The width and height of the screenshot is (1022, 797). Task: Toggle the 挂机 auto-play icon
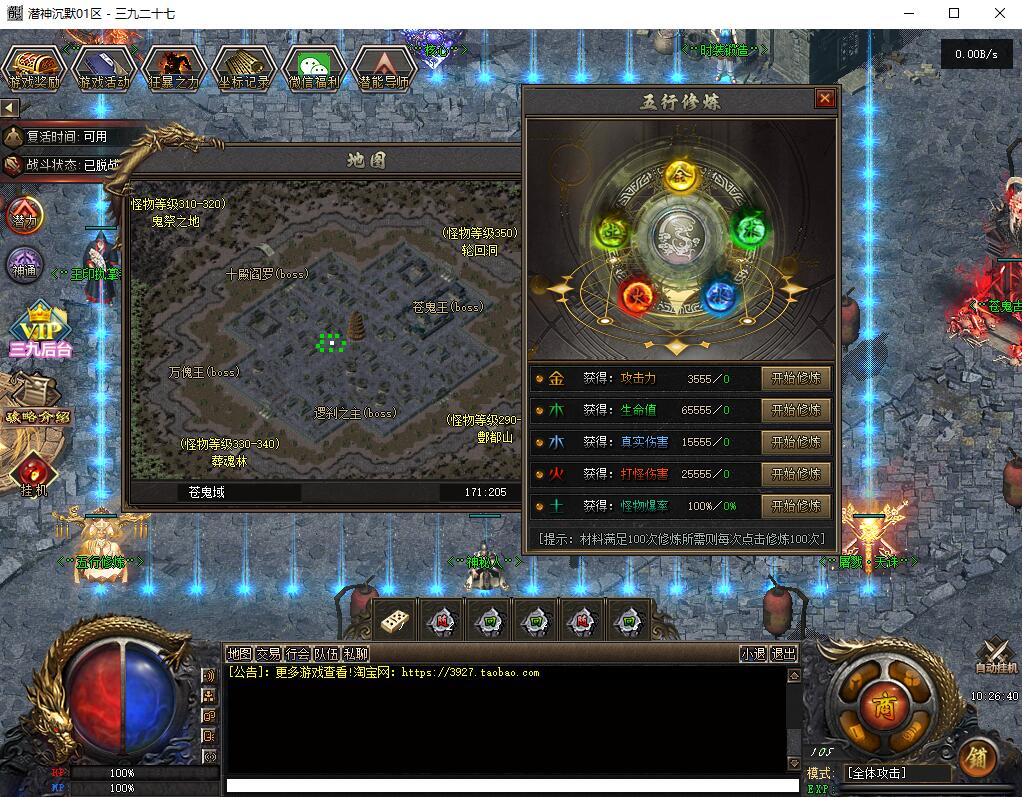coord(32,473)
